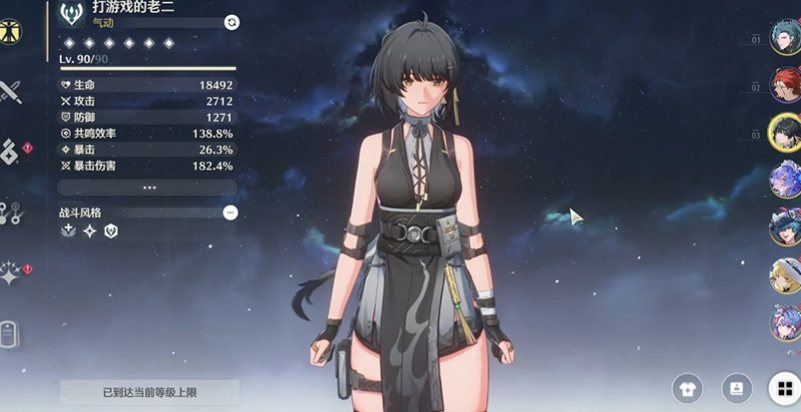Select the black-haired portrait with gold ring

(785, 133)
